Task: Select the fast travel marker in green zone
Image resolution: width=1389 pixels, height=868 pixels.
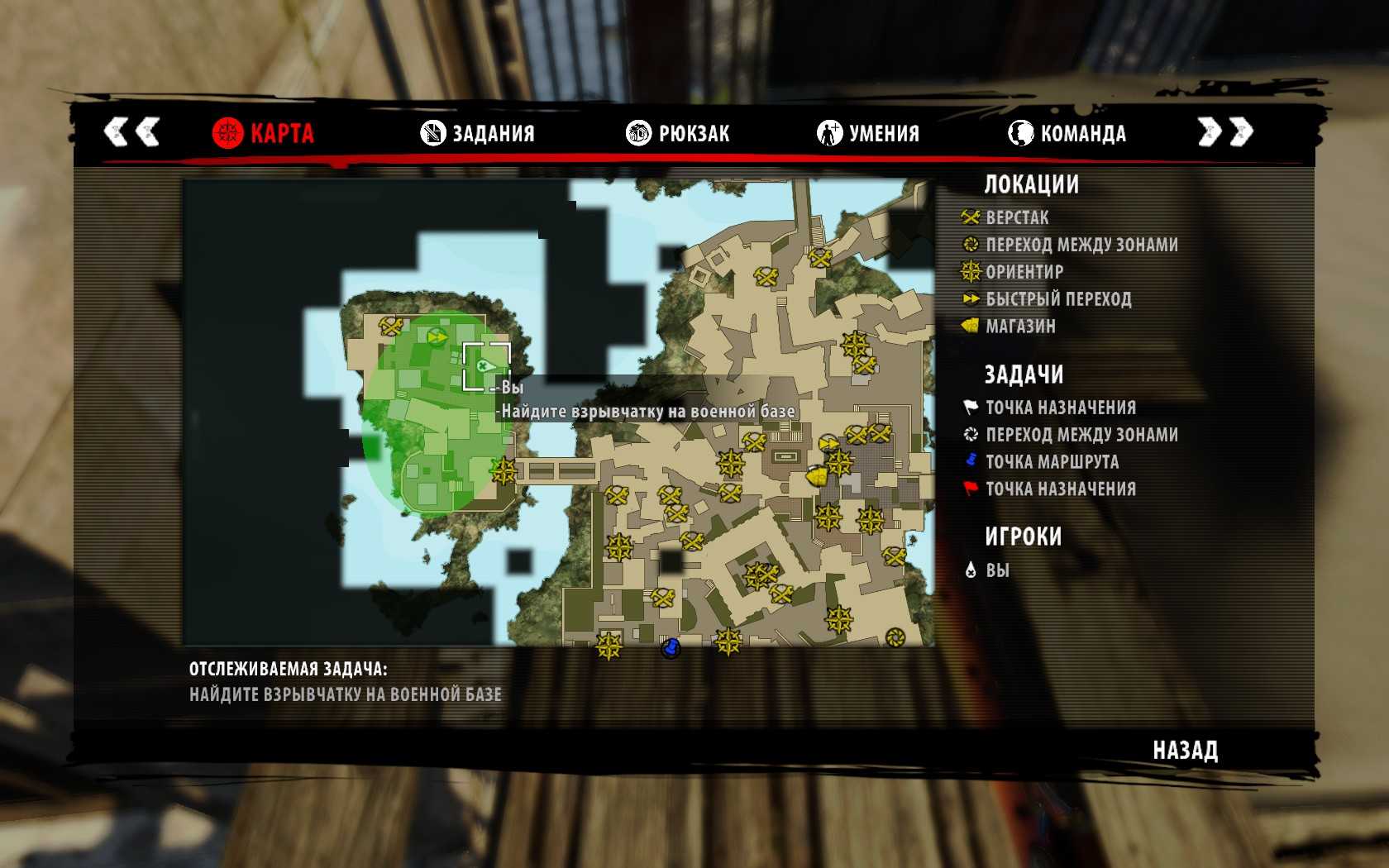Action: point(437,337)
